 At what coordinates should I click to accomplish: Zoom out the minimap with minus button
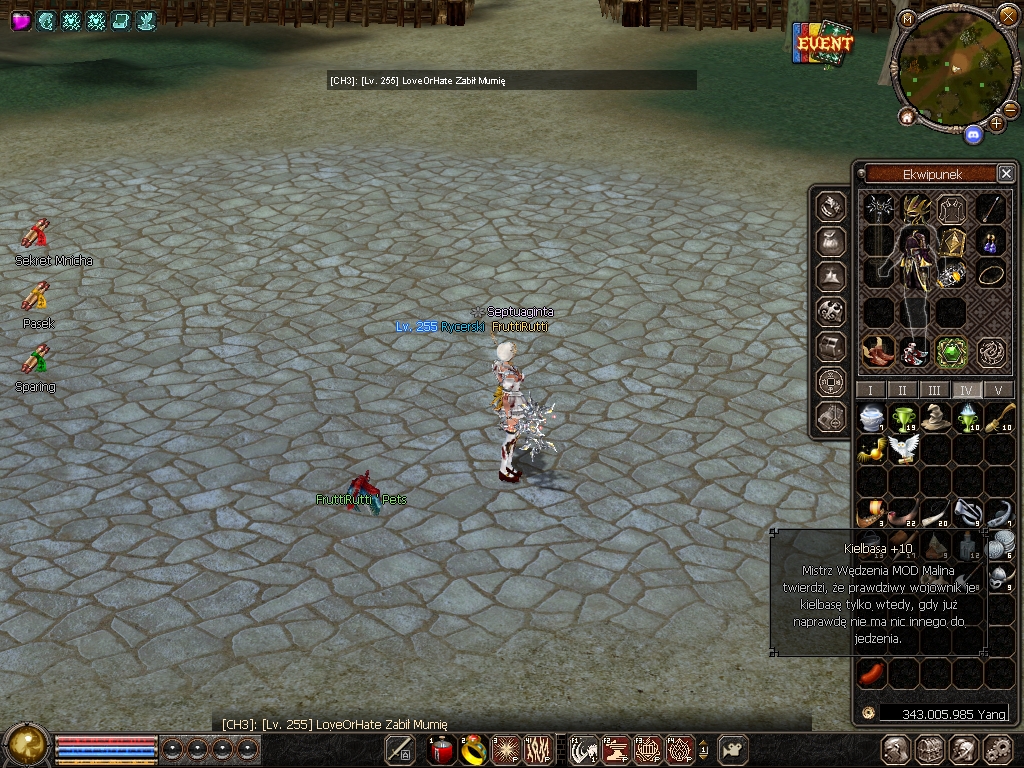[x=1010, y=108]
